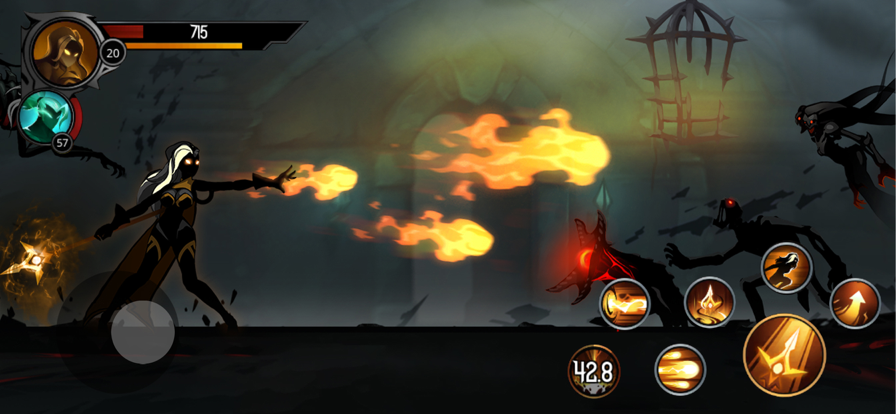Activate the triple fireball barrage skill
Viewport: 896px width, 414px height.
(680, 369)
